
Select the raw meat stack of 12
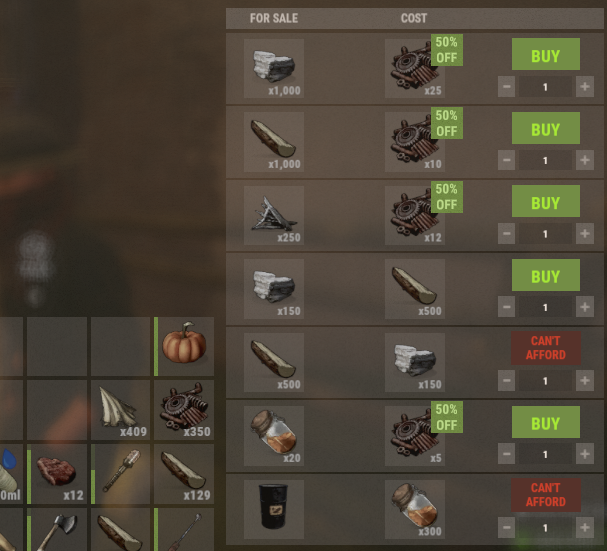pyautogui.click(x=59, y=472)
